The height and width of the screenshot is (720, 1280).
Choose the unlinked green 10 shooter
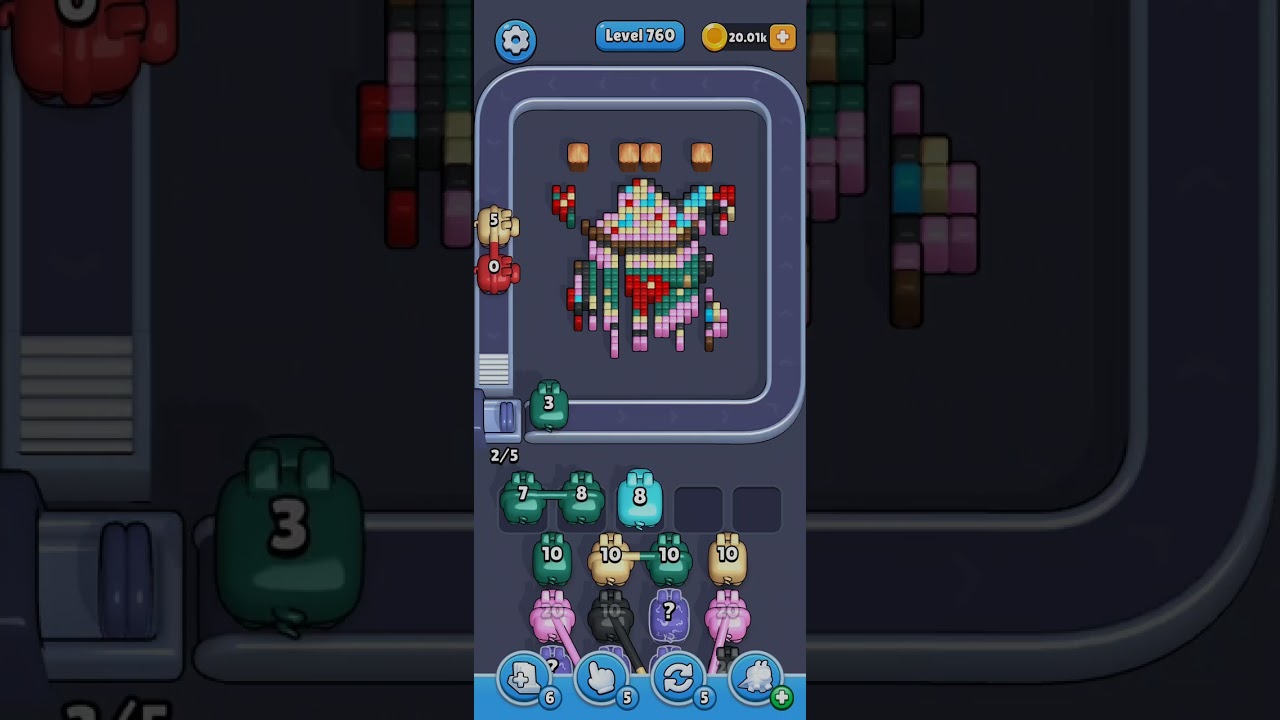pyautogui.click(x=552, y=558)
